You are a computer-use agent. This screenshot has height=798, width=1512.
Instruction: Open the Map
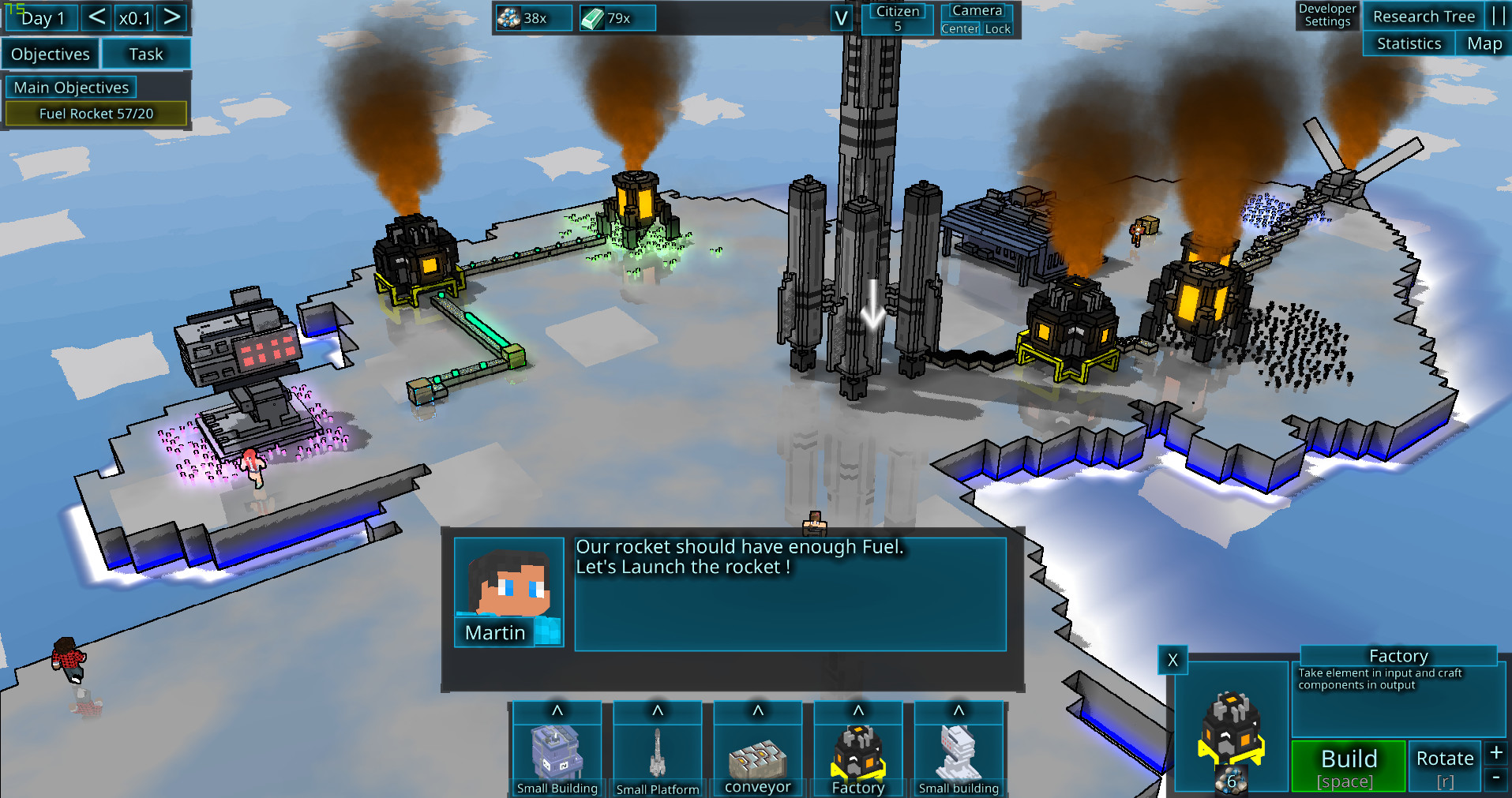tap(1484, 44)
